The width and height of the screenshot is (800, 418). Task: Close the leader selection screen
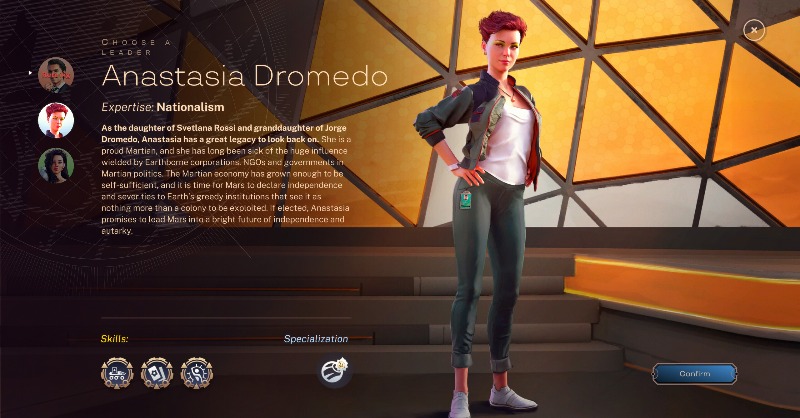755,31
